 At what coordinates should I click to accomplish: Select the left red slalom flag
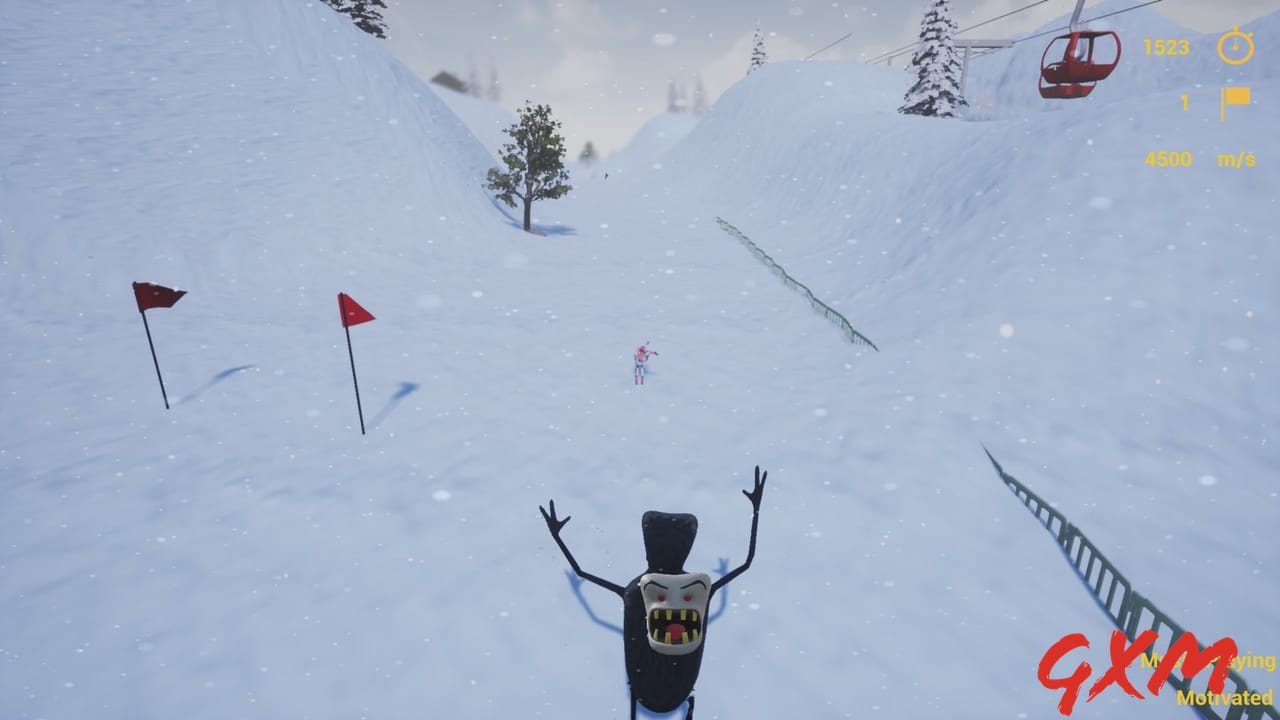(x=155, y=295)
